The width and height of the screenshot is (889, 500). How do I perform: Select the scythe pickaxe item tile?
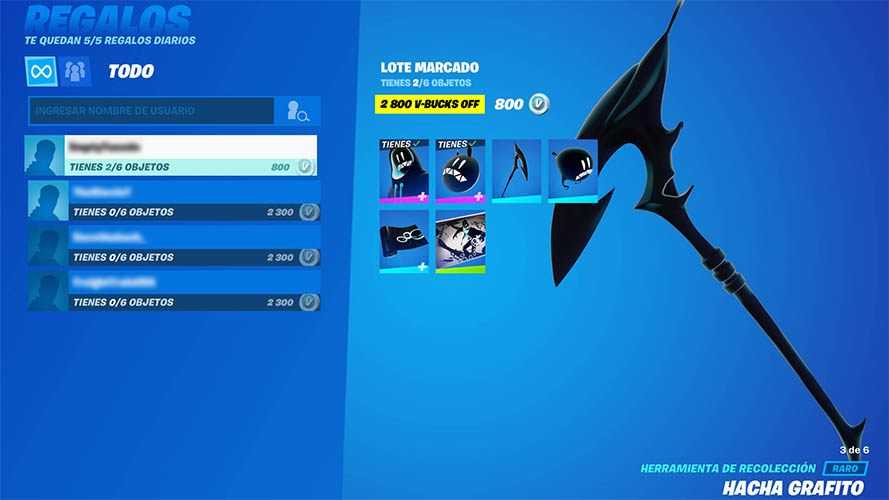pos(516,171)
